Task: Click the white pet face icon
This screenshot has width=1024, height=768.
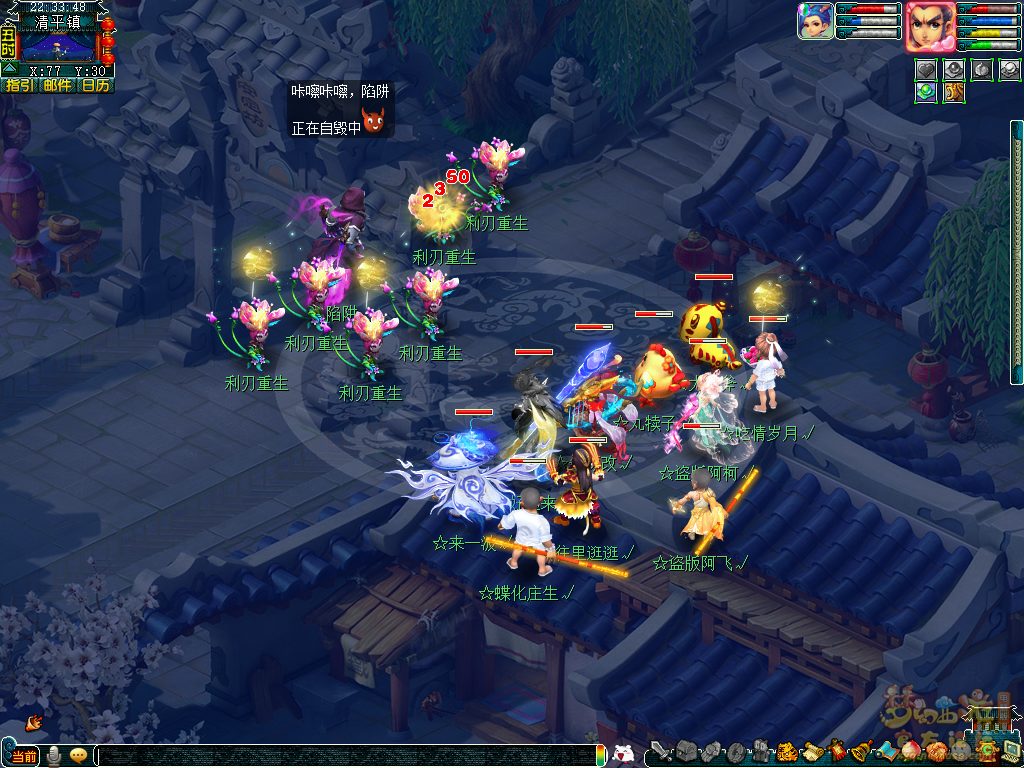Action: point(622,755)
